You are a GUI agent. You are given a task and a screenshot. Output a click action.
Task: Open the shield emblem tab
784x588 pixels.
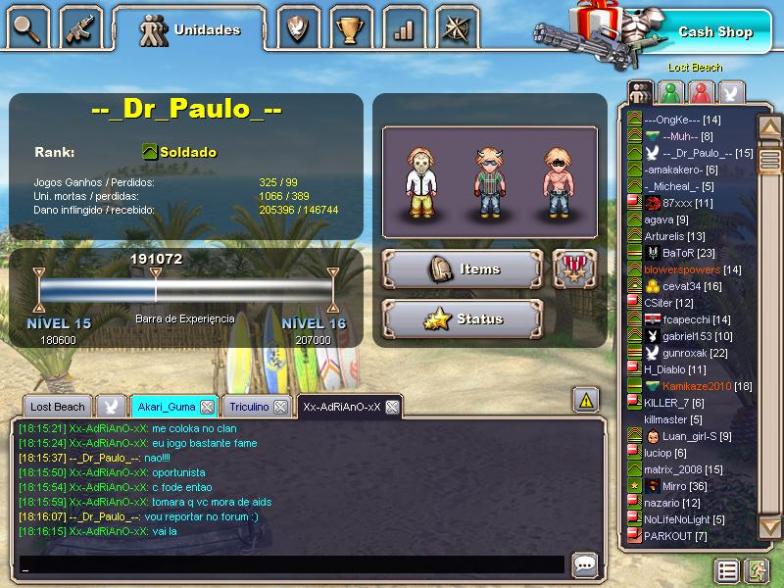click(x=297, y=30)
